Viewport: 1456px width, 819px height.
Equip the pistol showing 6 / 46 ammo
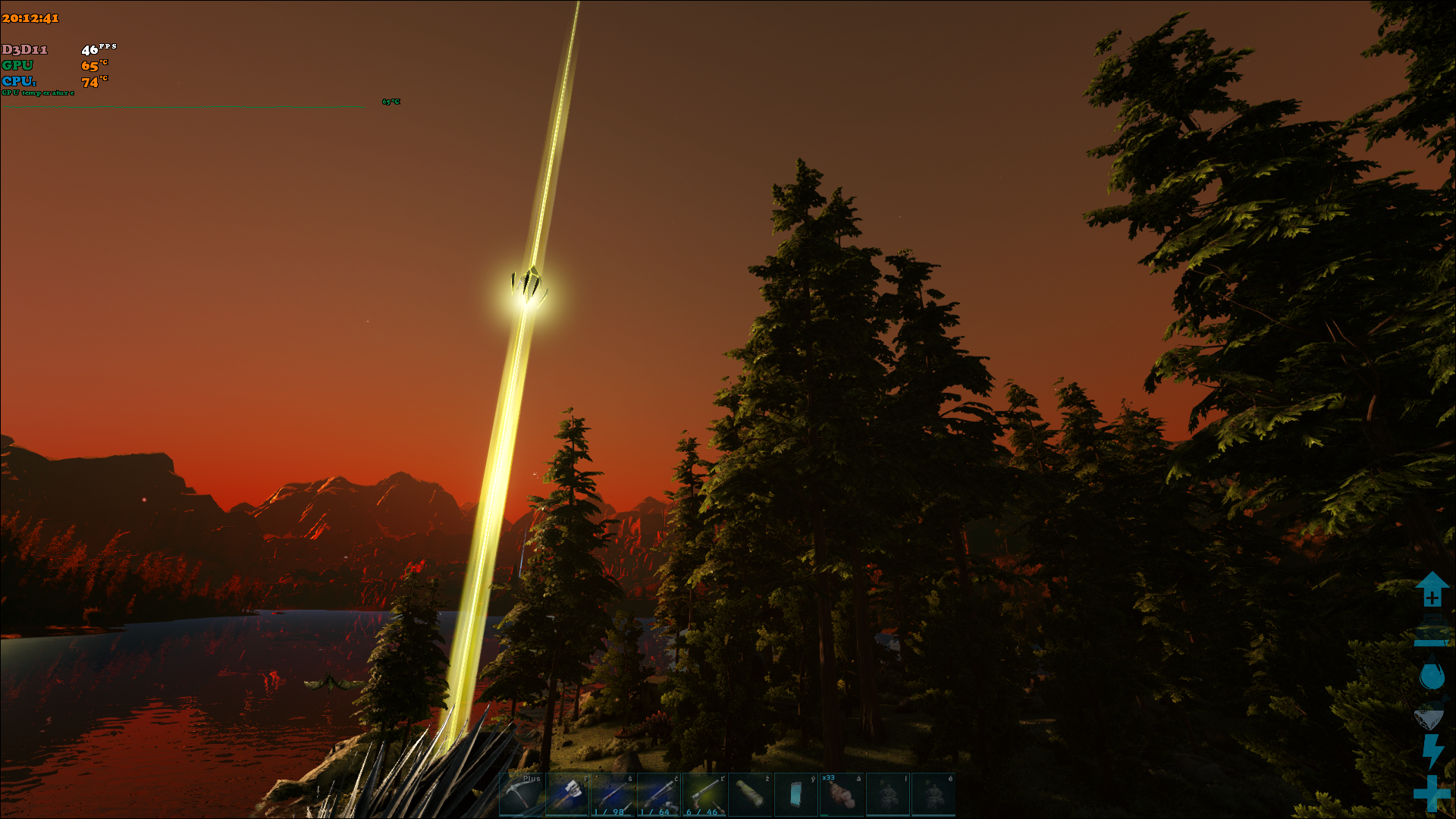point(704,795)
